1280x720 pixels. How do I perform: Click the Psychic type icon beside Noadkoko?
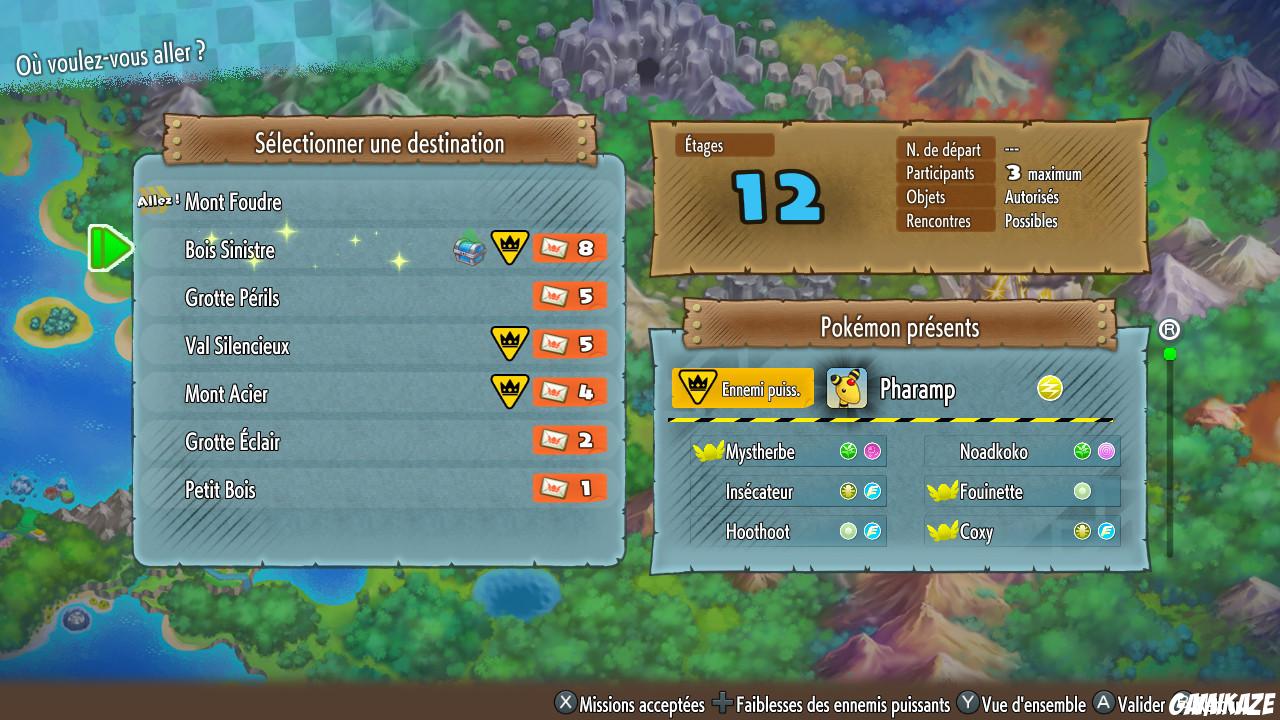[1108, 451]
